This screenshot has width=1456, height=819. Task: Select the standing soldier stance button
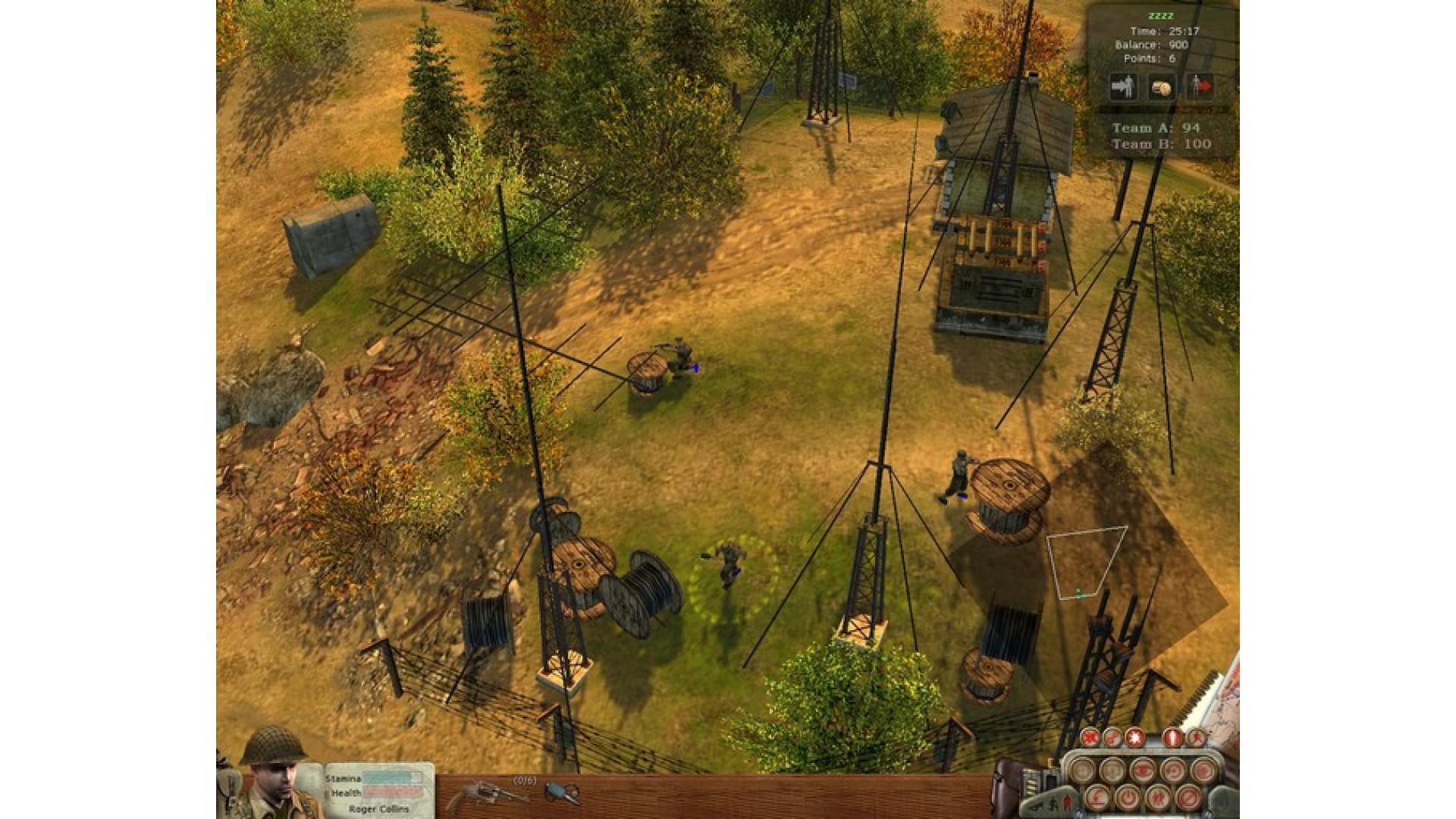[x=1174, y=736]
